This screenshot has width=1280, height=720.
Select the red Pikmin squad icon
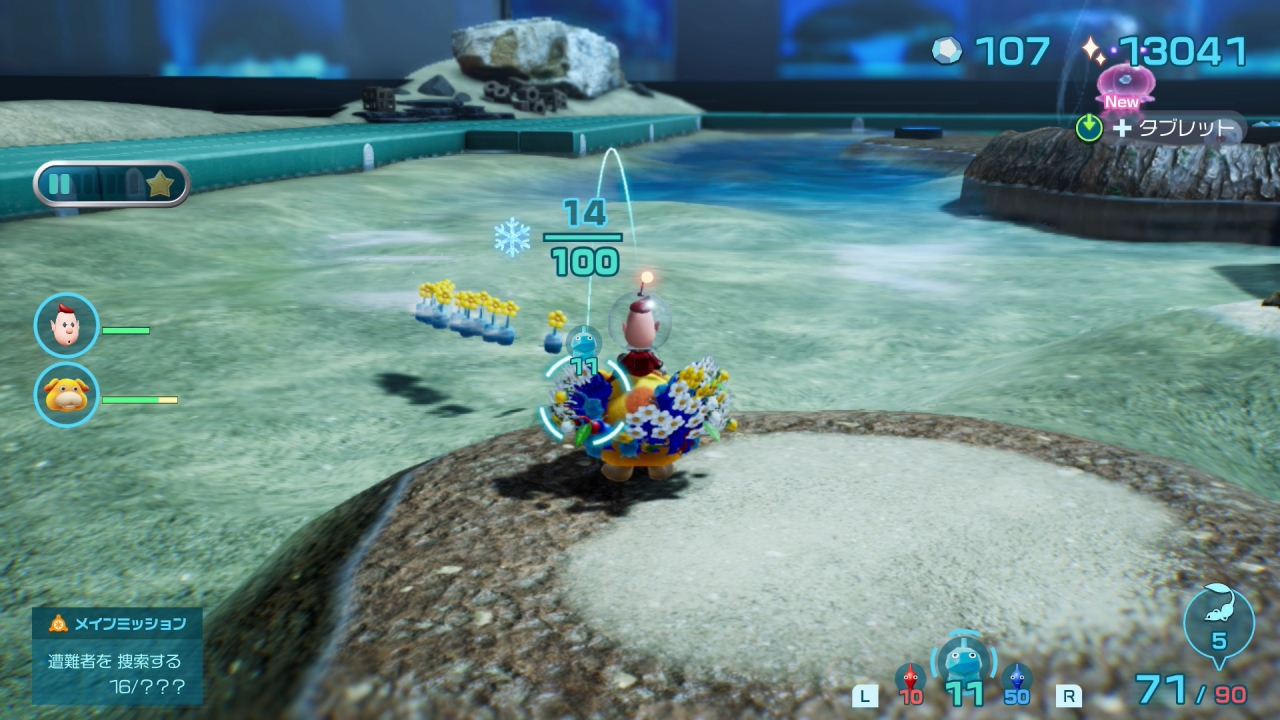910,682
